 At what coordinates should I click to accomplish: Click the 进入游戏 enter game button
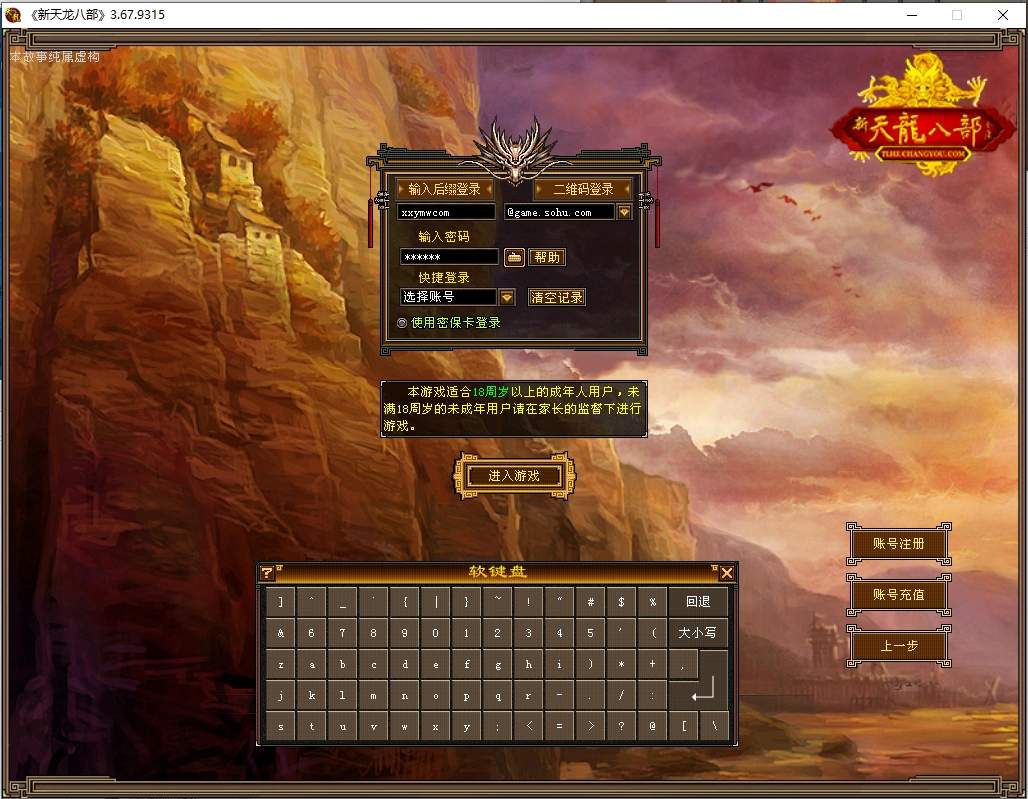coord(514,476)
